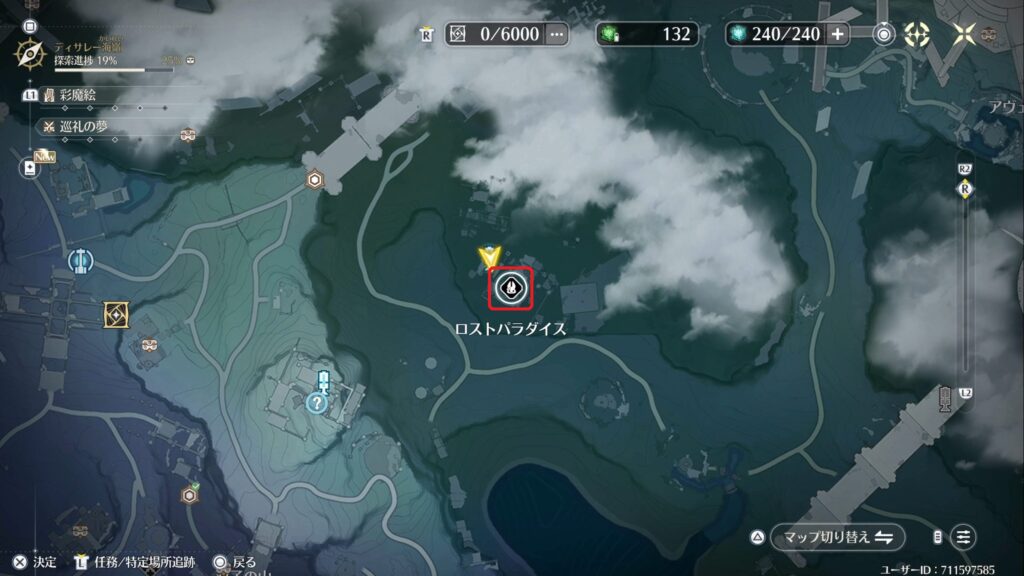Select the blue question mark map marker
The image size is (1024, 576).
coord(317,403)
